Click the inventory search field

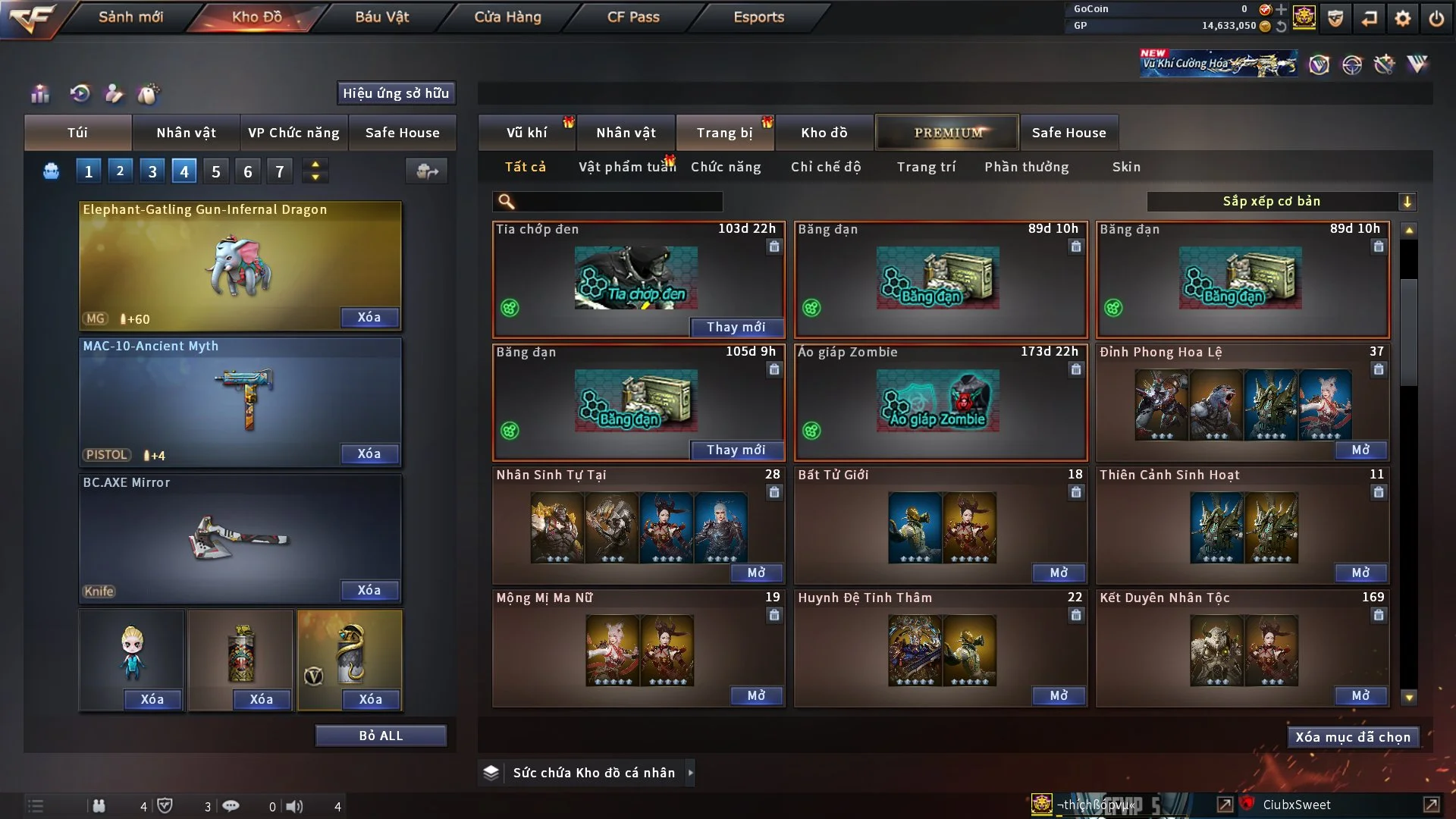618,202
